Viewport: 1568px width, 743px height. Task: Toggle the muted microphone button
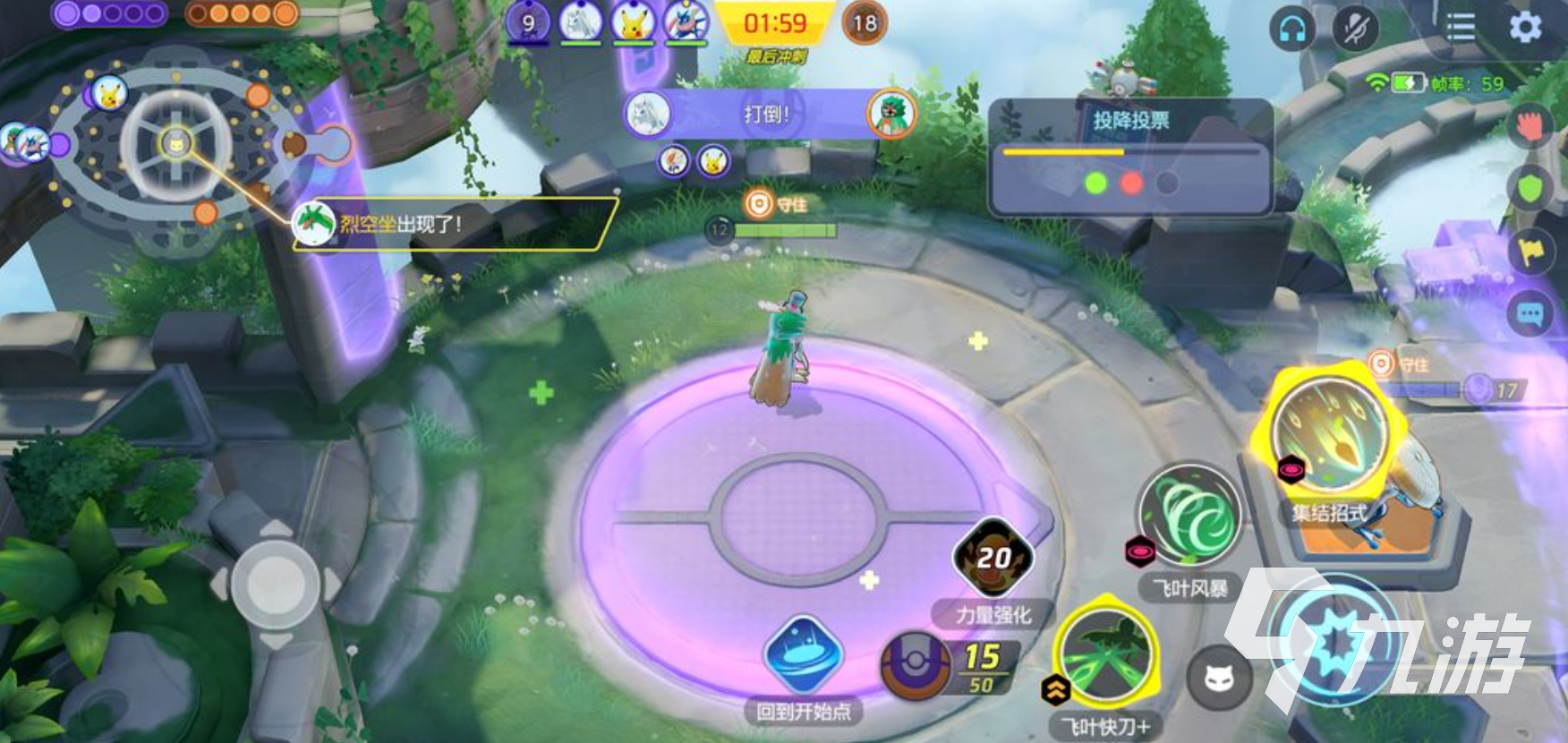1356,30
